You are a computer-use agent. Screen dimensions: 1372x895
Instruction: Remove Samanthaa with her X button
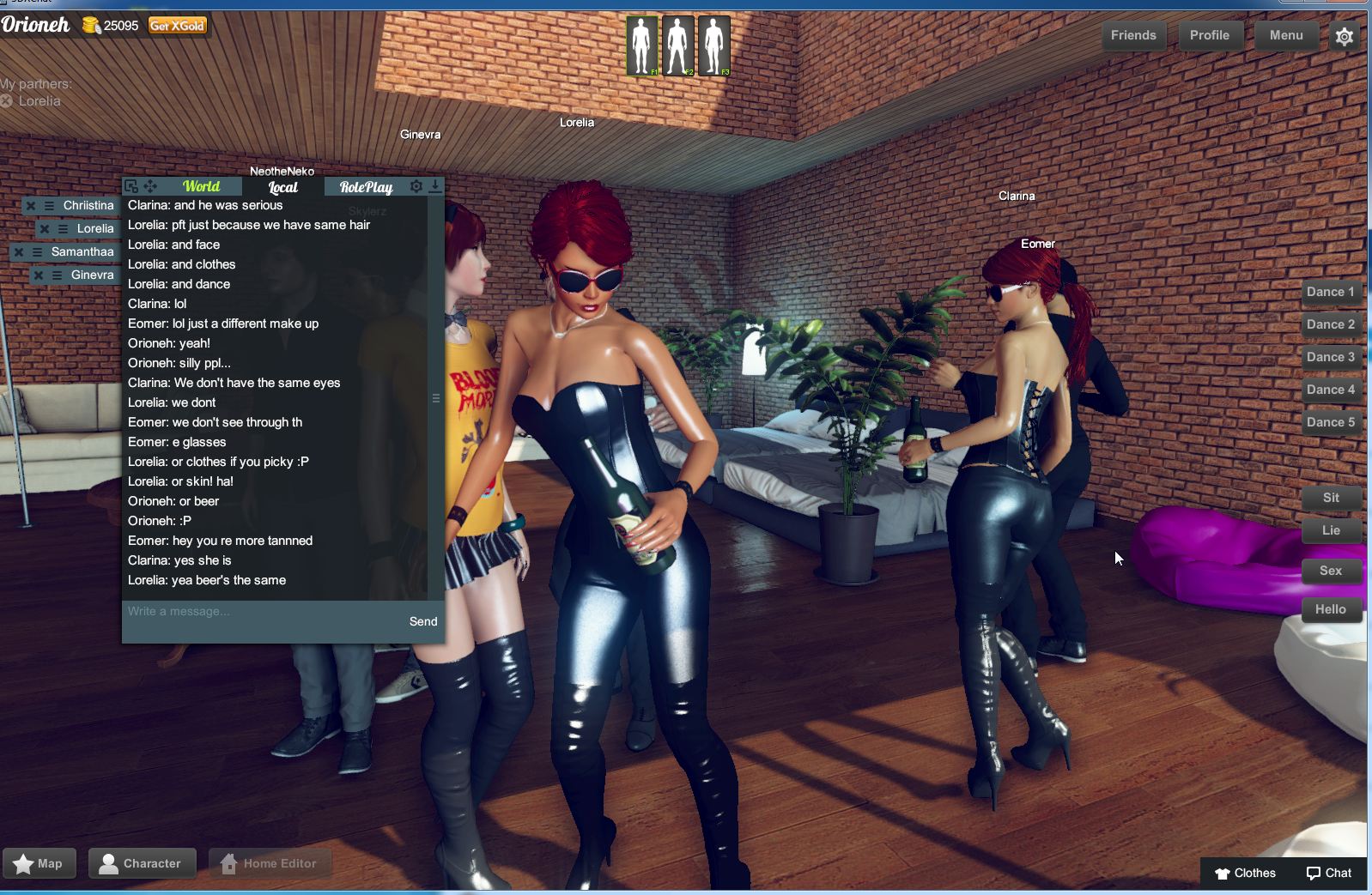click(x=19, y=251)
